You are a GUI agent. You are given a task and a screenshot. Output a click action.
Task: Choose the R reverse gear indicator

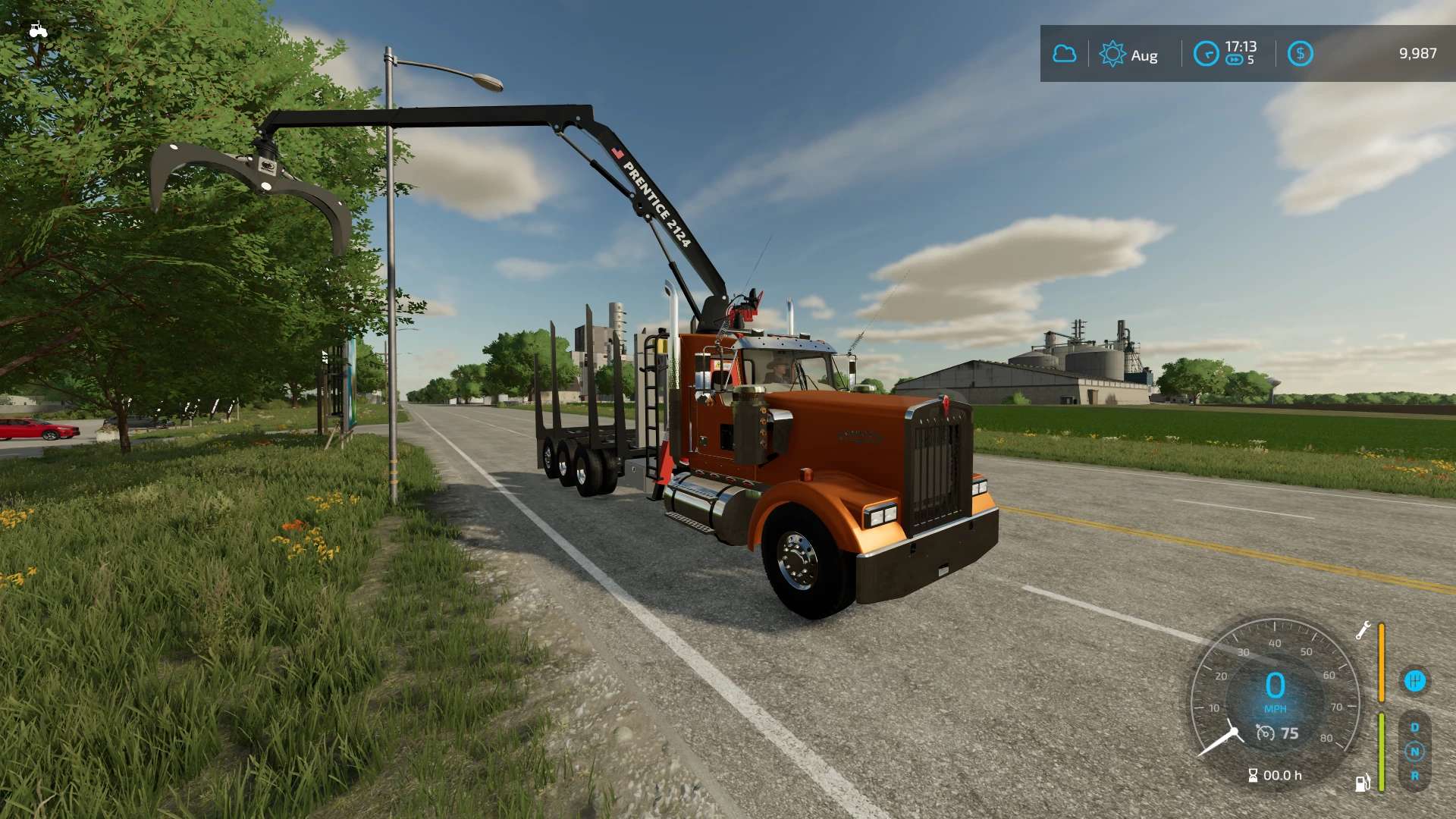point(1414,776)
